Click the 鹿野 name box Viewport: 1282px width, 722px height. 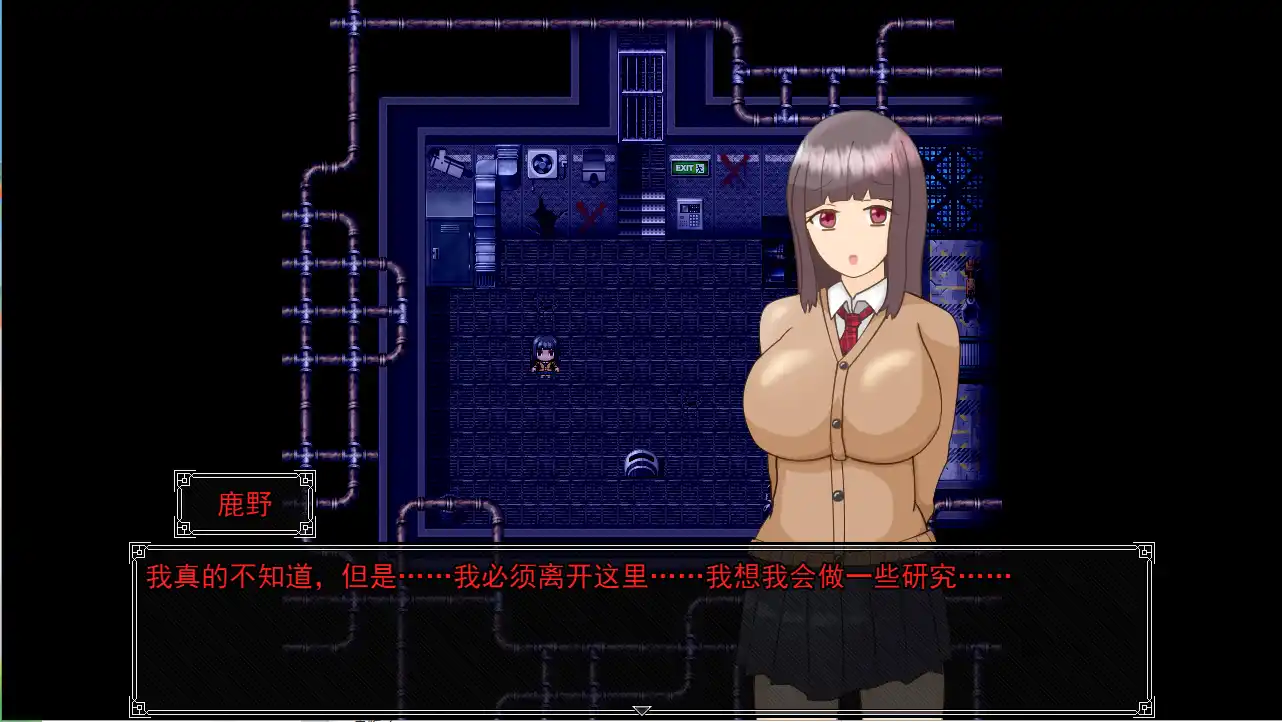(244, 505)
